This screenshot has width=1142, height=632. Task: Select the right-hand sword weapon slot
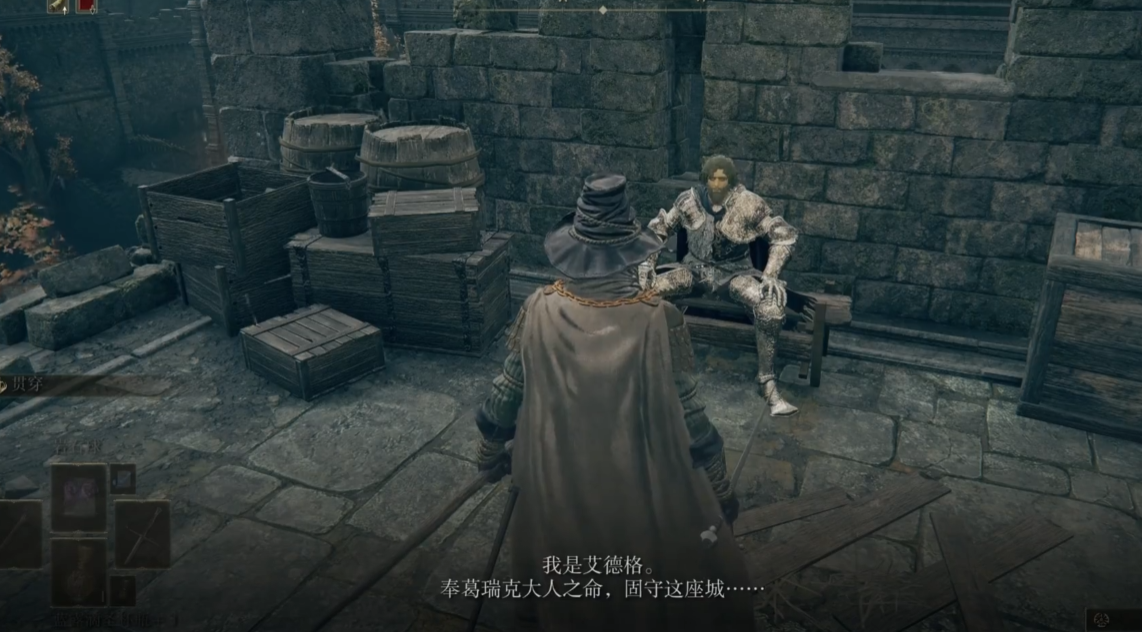pos(141,534)
